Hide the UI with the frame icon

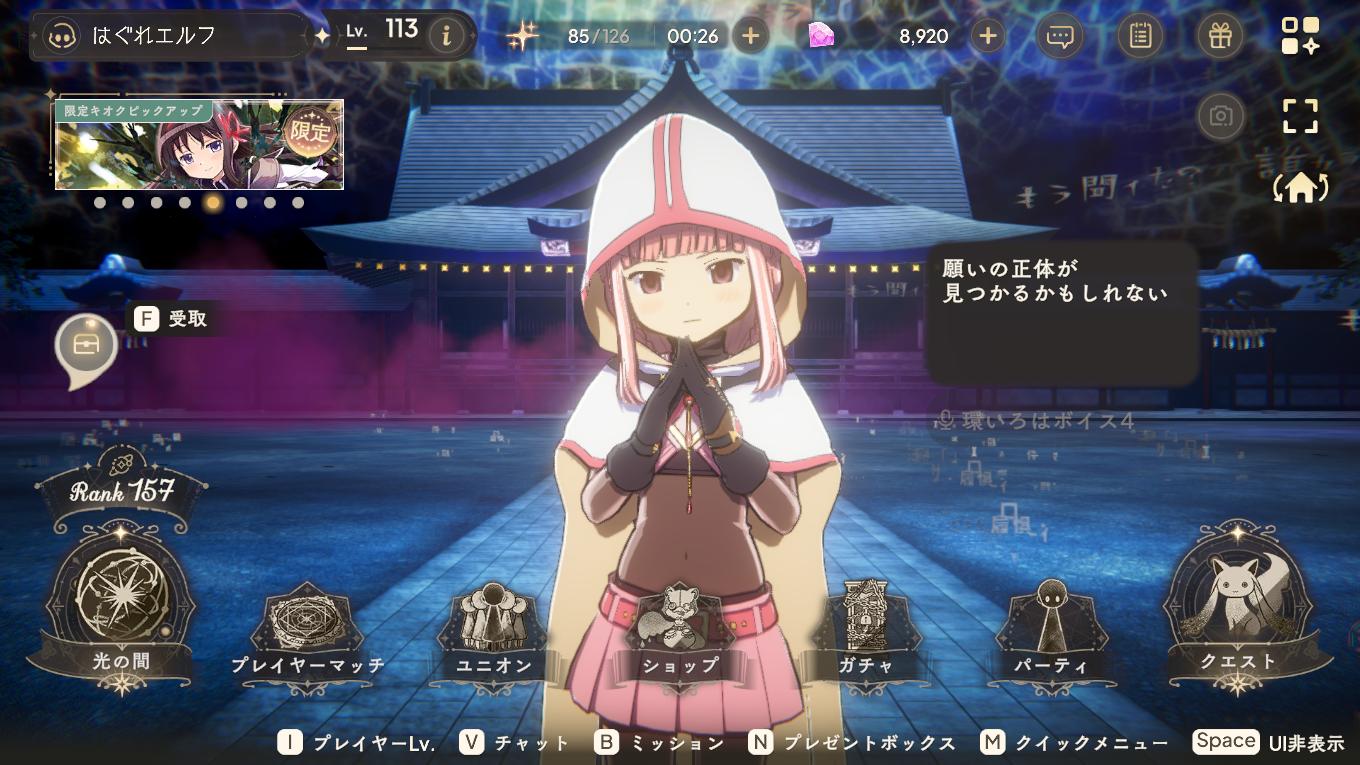point(1300,116)
